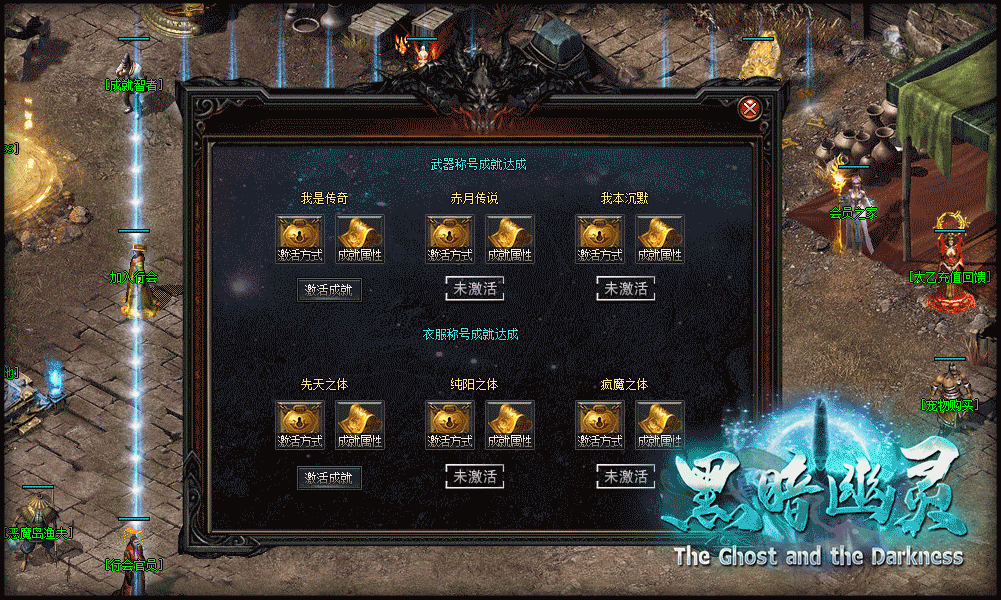View achievement attributes for 先天之体

click(x=360, y=425)
